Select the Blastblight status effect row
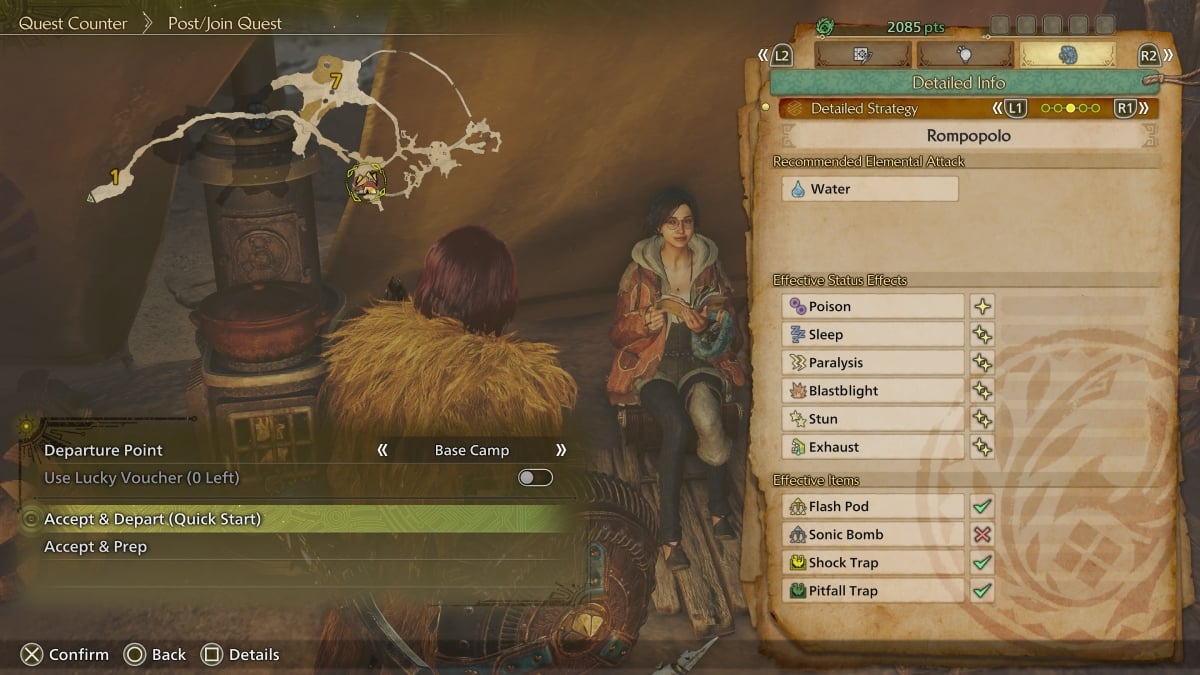The image size is (1200, 675). tap(872, 391)
